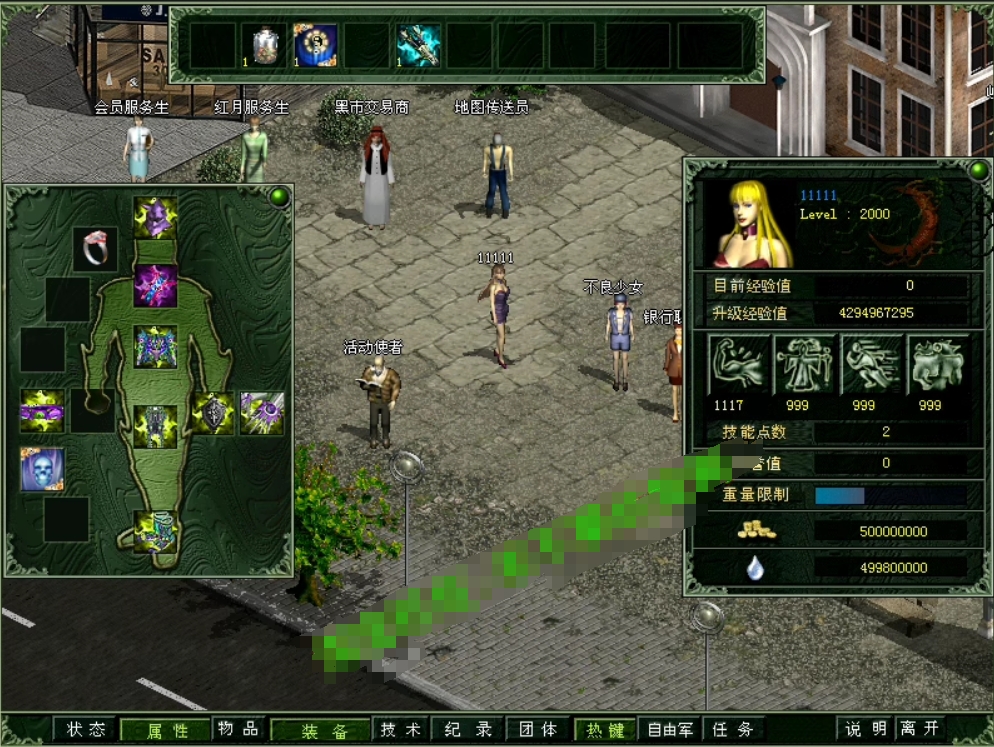994x747 pixels.
Task: Use the blue orb hotkey item
Action: click(316, 45)
